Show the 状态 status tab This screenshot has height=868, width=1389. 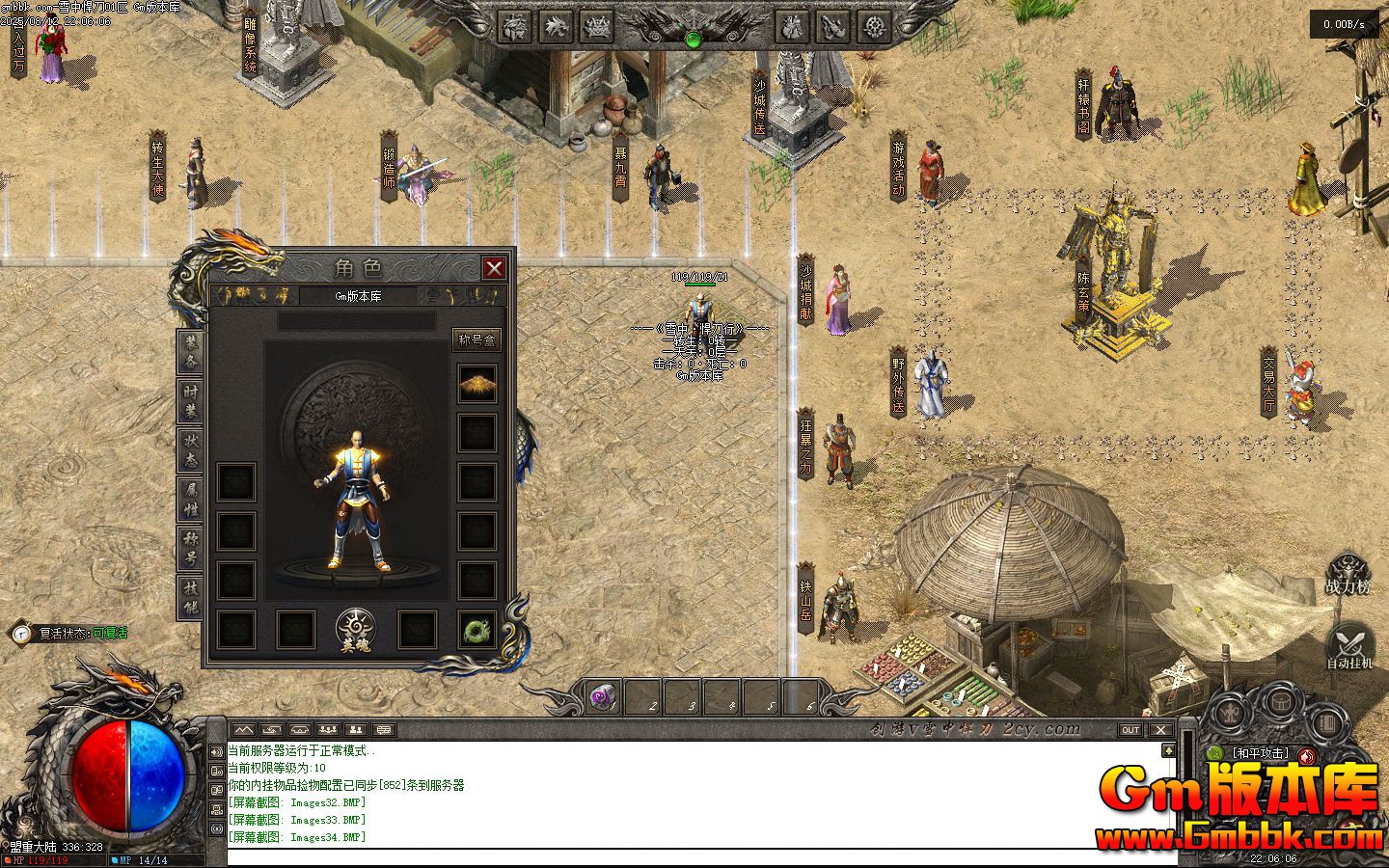point(191,450)
